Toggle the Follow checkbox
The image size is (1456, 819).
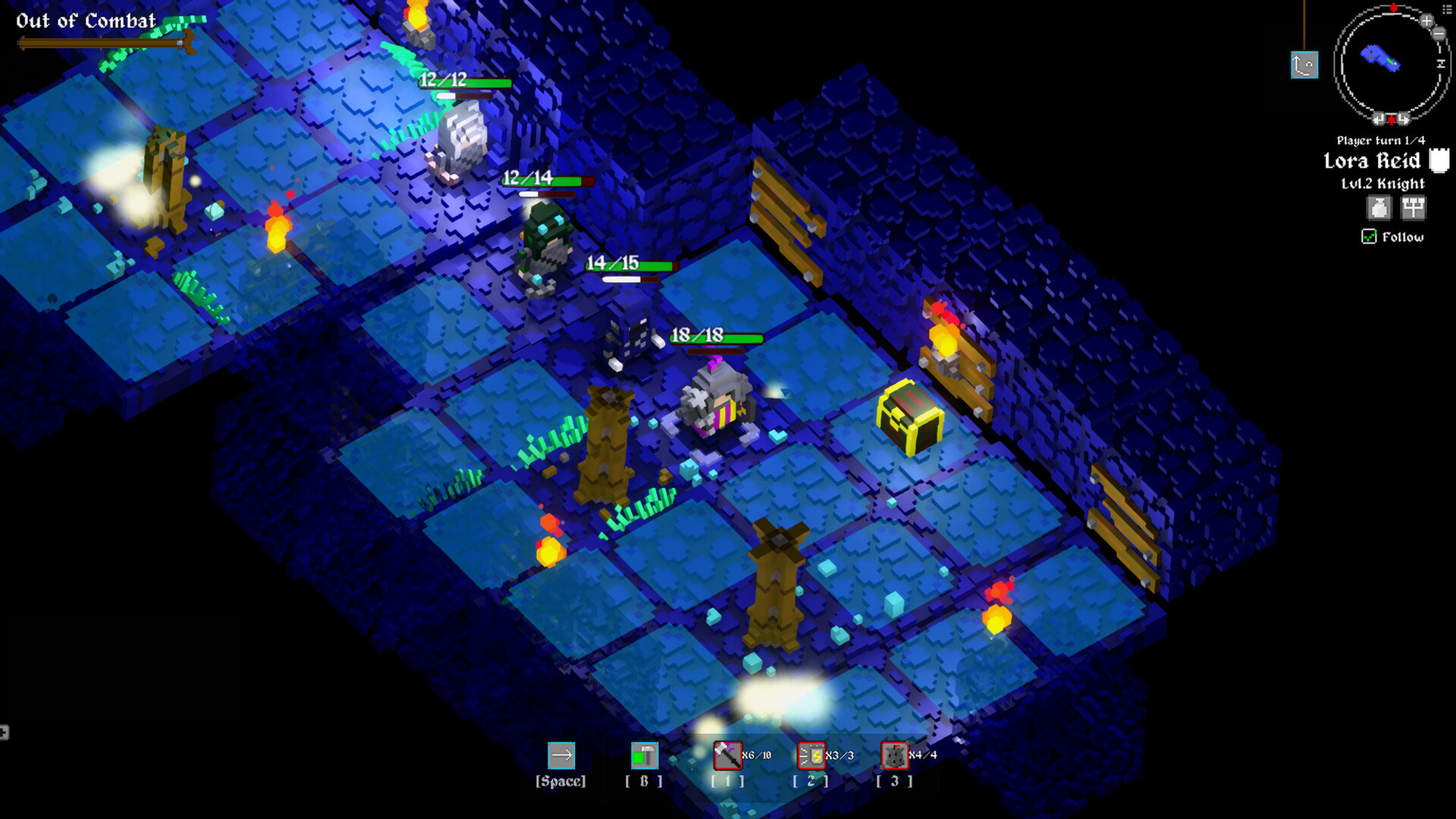pyautogui.click(x=1369, y=237)
